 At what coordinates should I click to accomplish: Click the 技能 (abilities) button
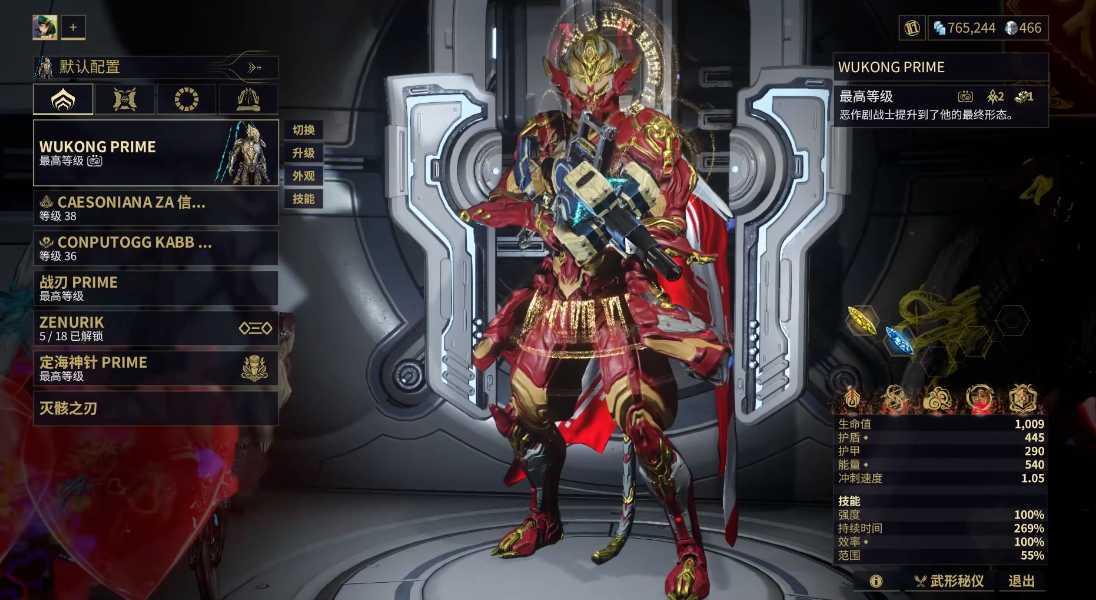point(303,199)
